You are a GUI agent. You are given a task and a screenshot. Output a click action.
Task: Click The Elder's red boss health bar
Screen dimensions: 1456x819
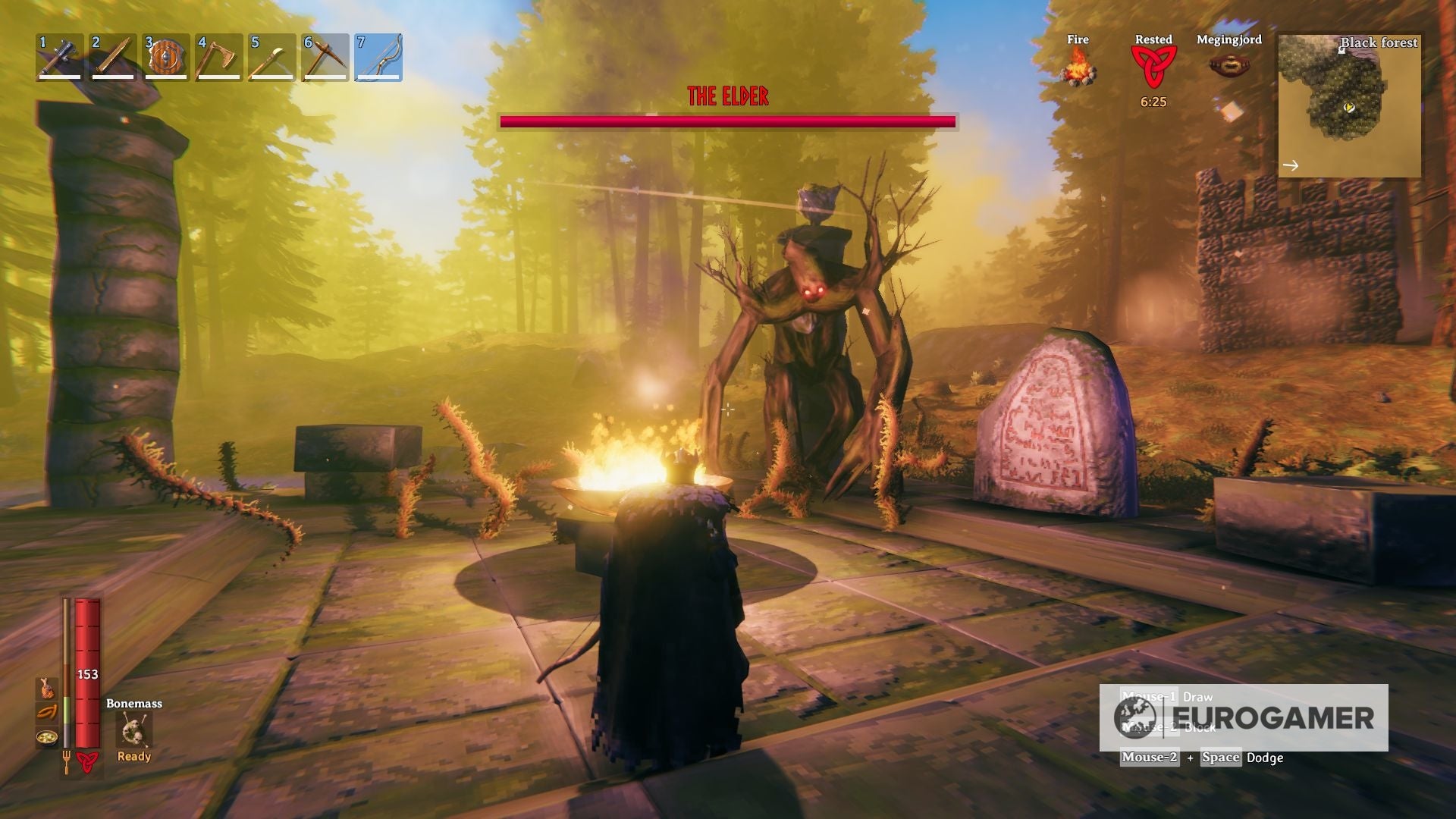click(728, 120)
